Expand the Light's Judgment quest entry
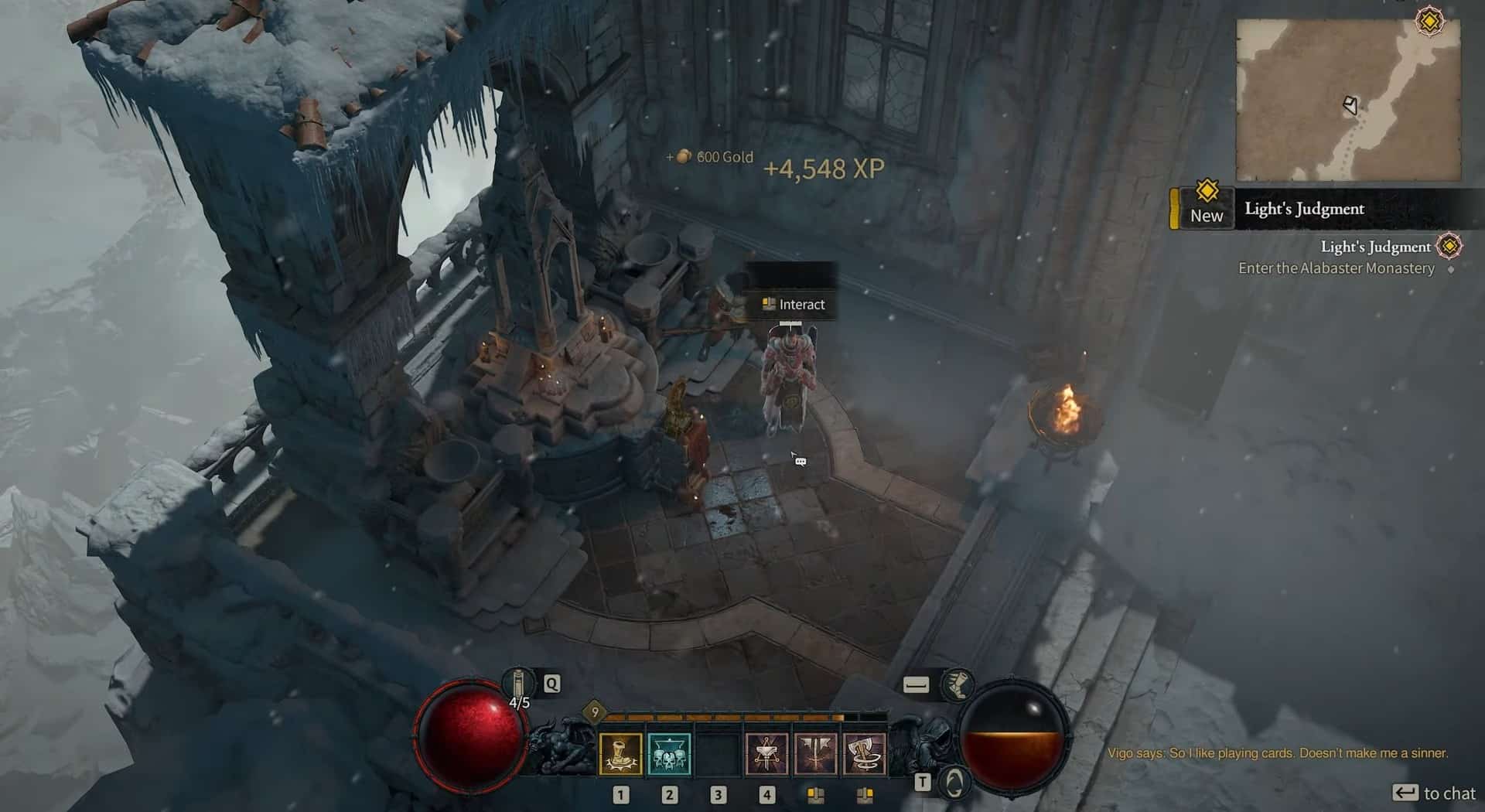The image size is (1485, 812). click(x=1374, y=247)
